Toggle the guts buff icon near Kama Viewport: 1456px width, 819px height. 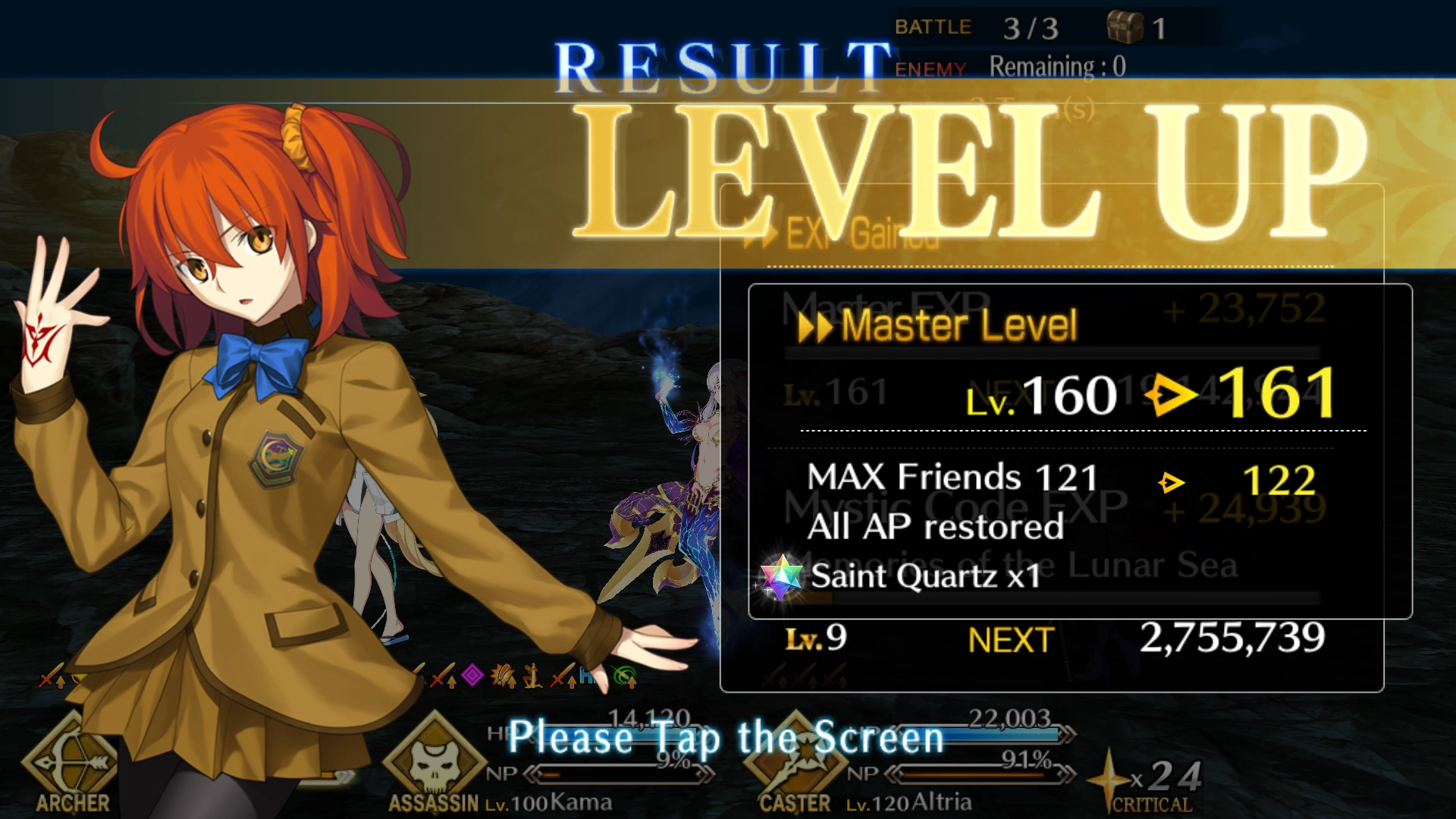pyautogui.click(x=533, y=673)
